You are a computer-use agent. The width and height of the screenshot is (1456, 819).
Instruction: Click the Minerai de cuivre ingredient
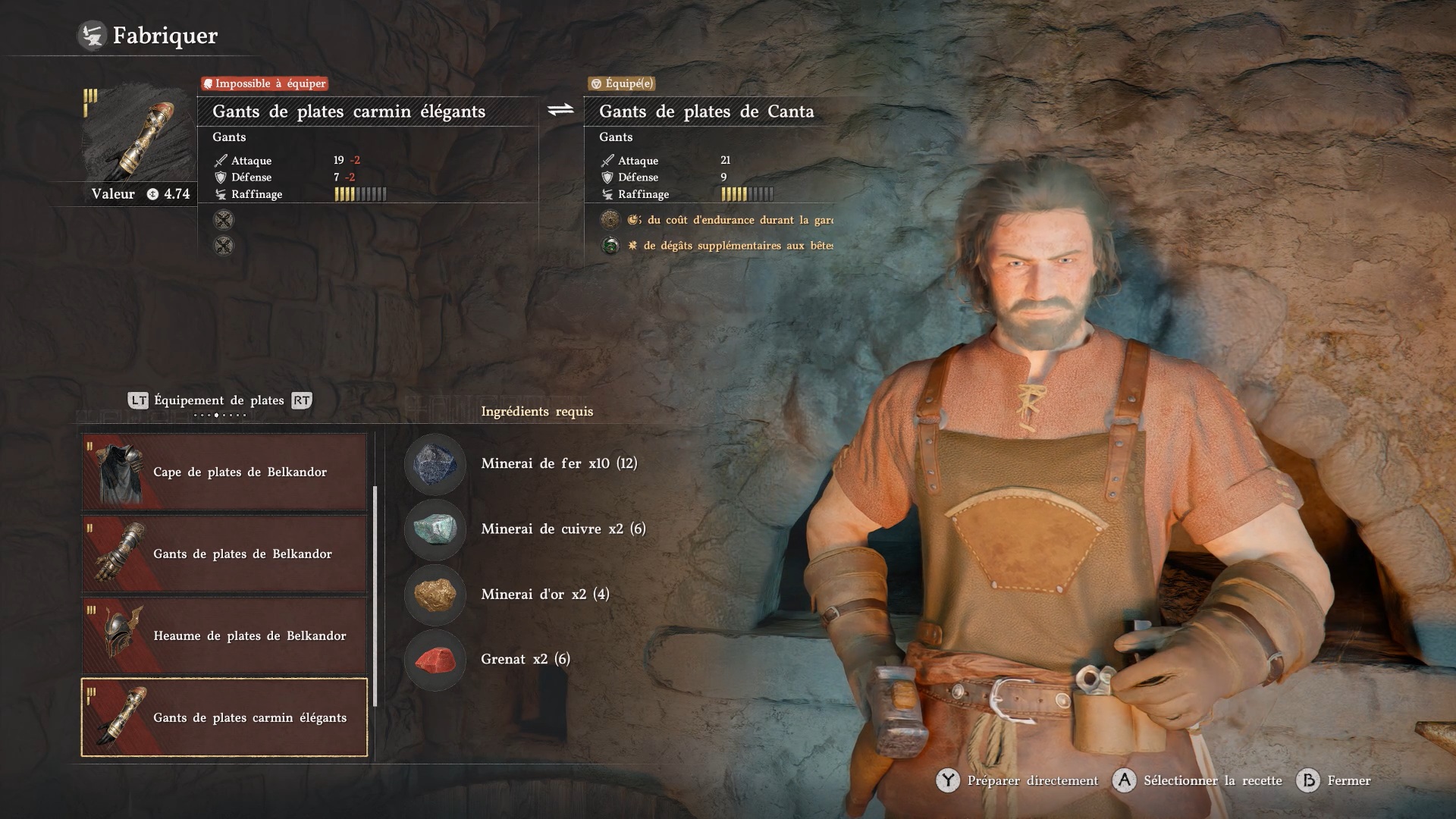[x=435, y=529]
